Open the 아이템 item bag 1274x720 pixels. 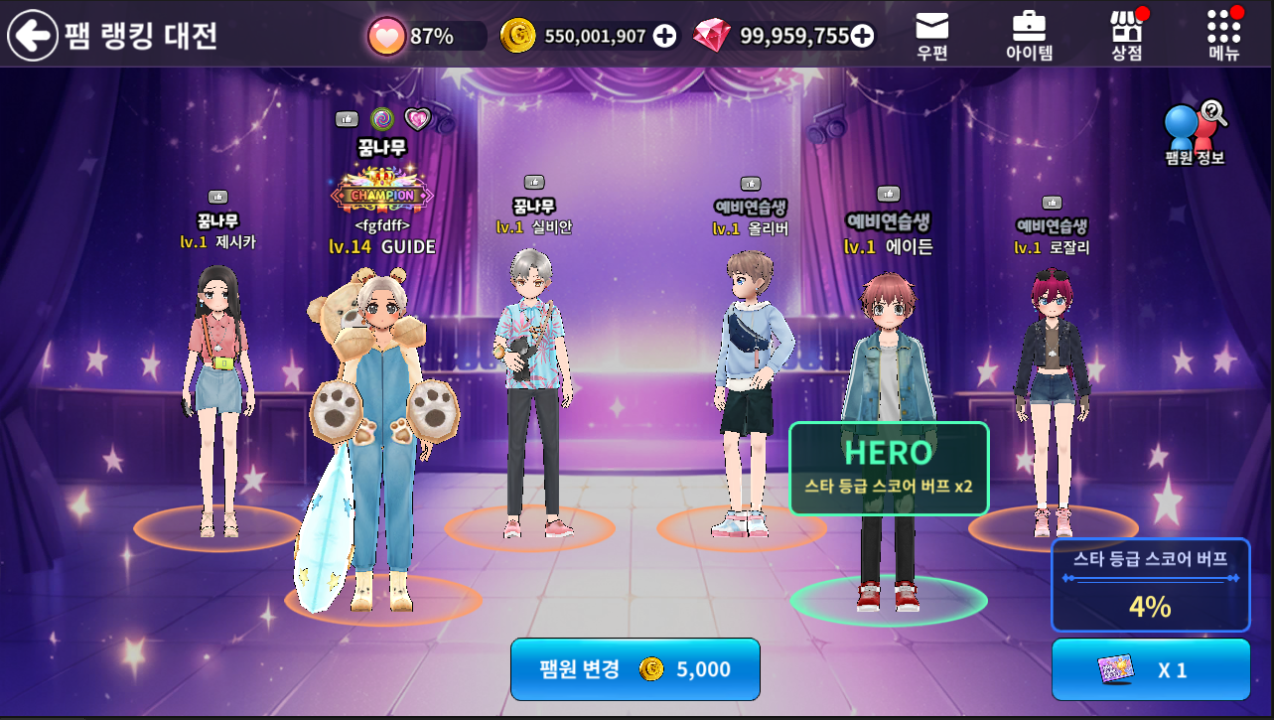(1029, 36)
